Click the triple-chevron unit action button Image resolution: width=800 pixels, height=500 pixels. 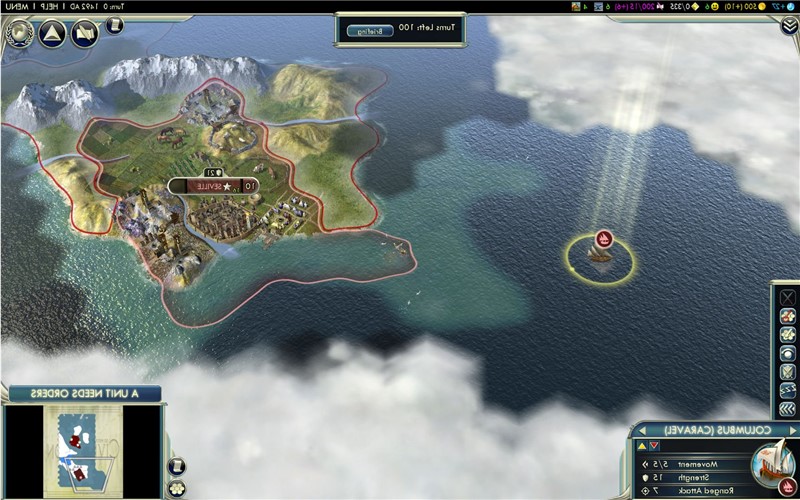click(787, 409)
